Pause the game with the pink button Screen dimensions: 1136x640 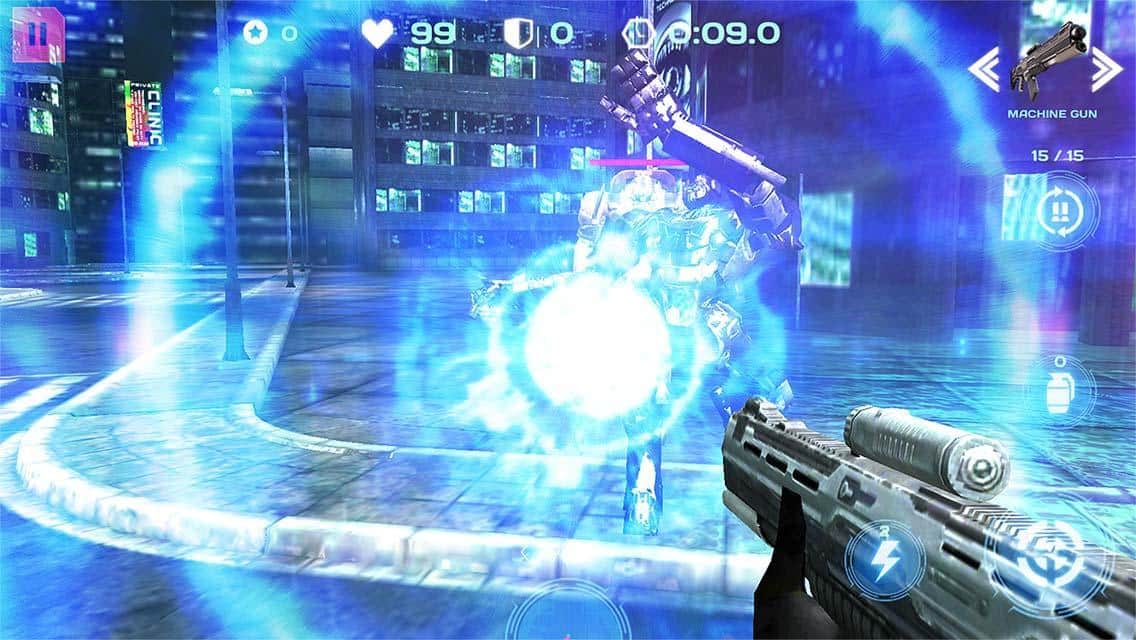point(37,34)
